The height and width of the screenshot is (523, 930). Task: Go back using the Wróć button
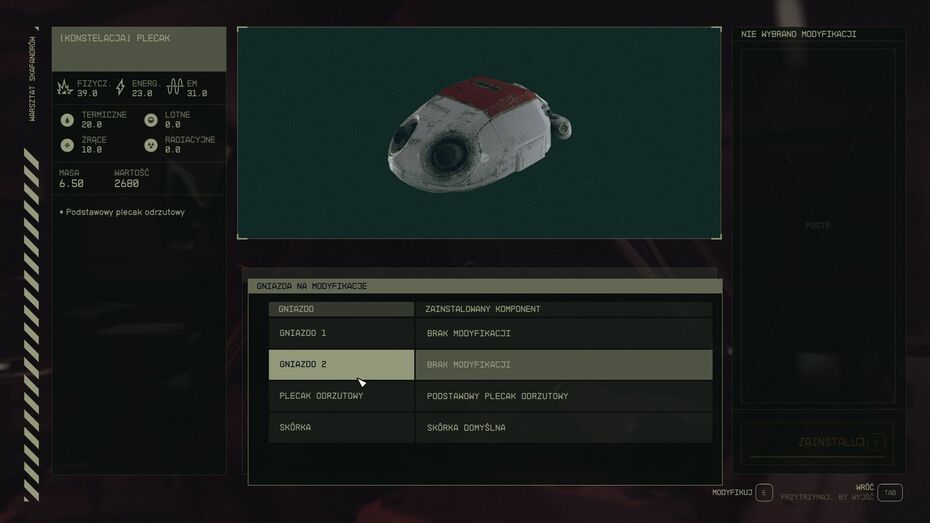tap(890, 492)
